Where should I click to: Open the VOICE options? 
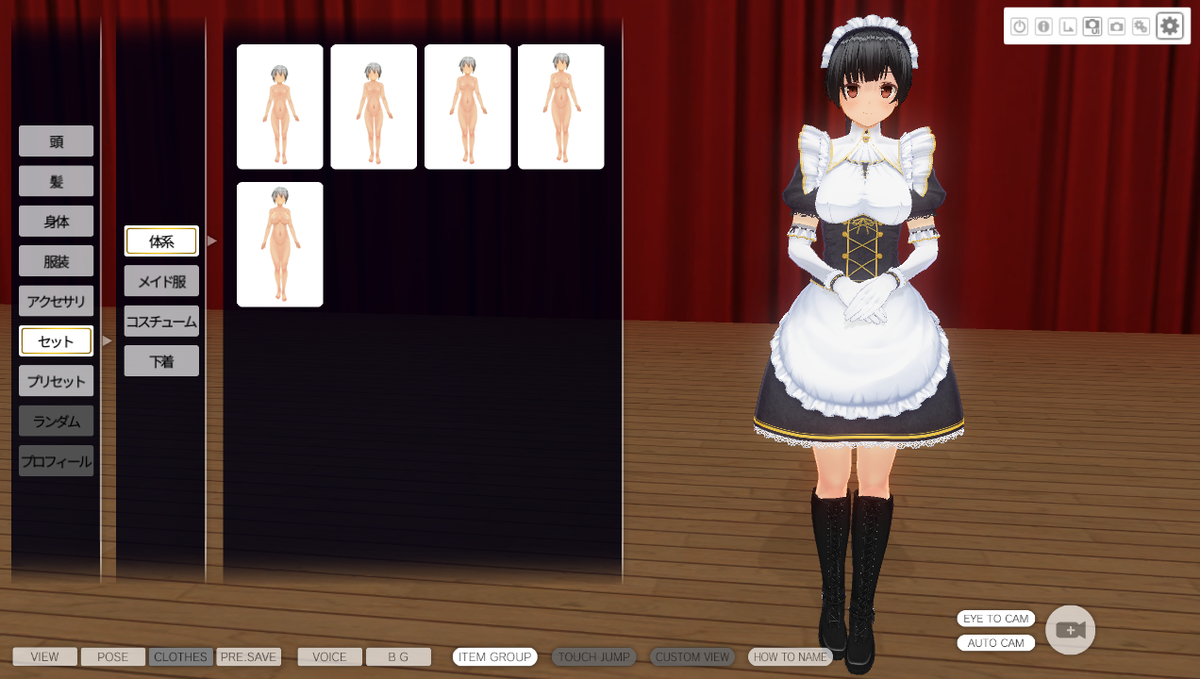click(330, 657)
